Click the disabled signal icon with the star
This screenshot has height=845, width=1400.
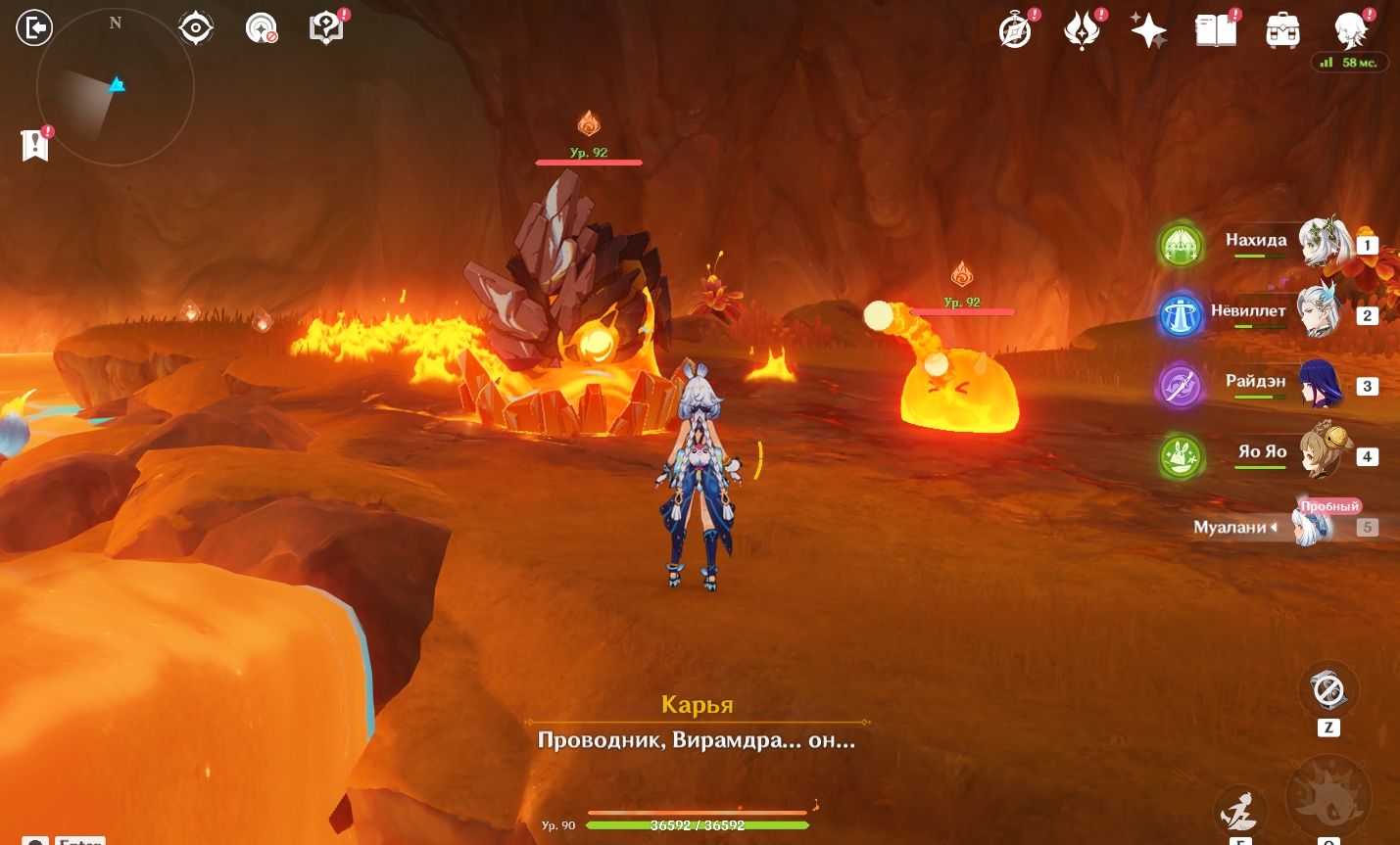point(261,28)
